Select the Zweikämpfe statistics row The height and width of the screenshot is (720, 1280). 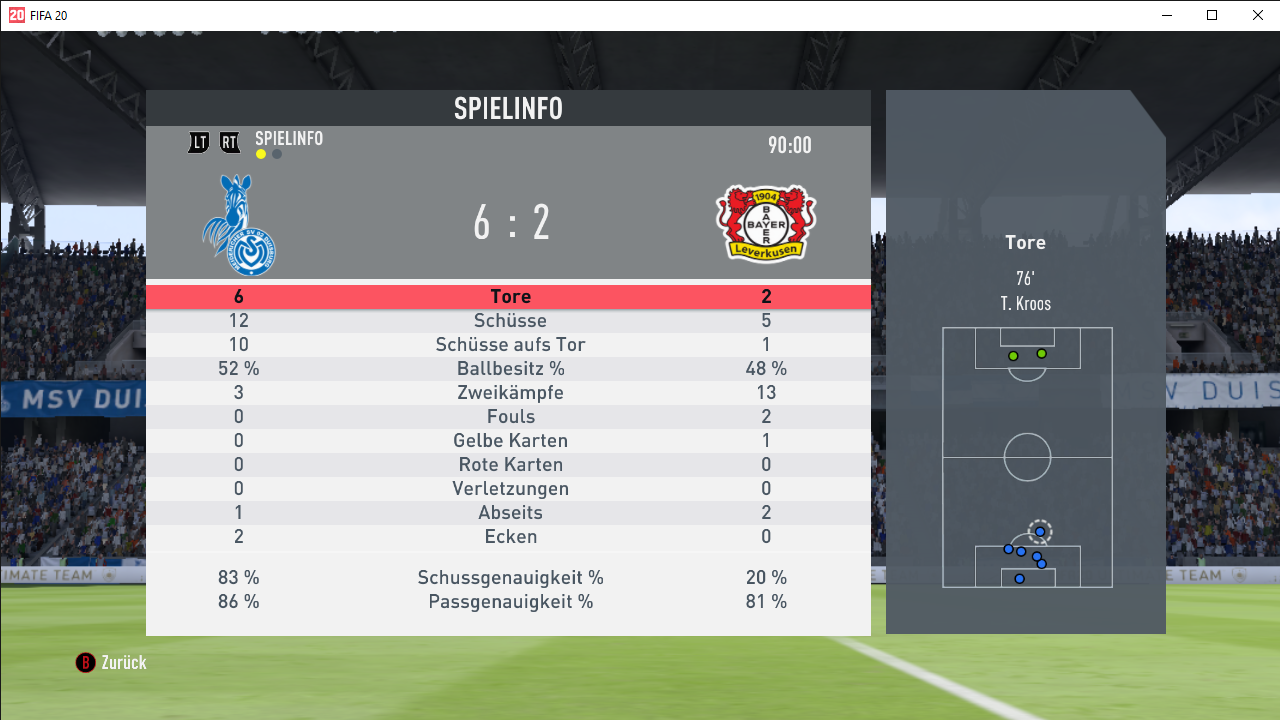pyautogui.click(x=510, y=393)
